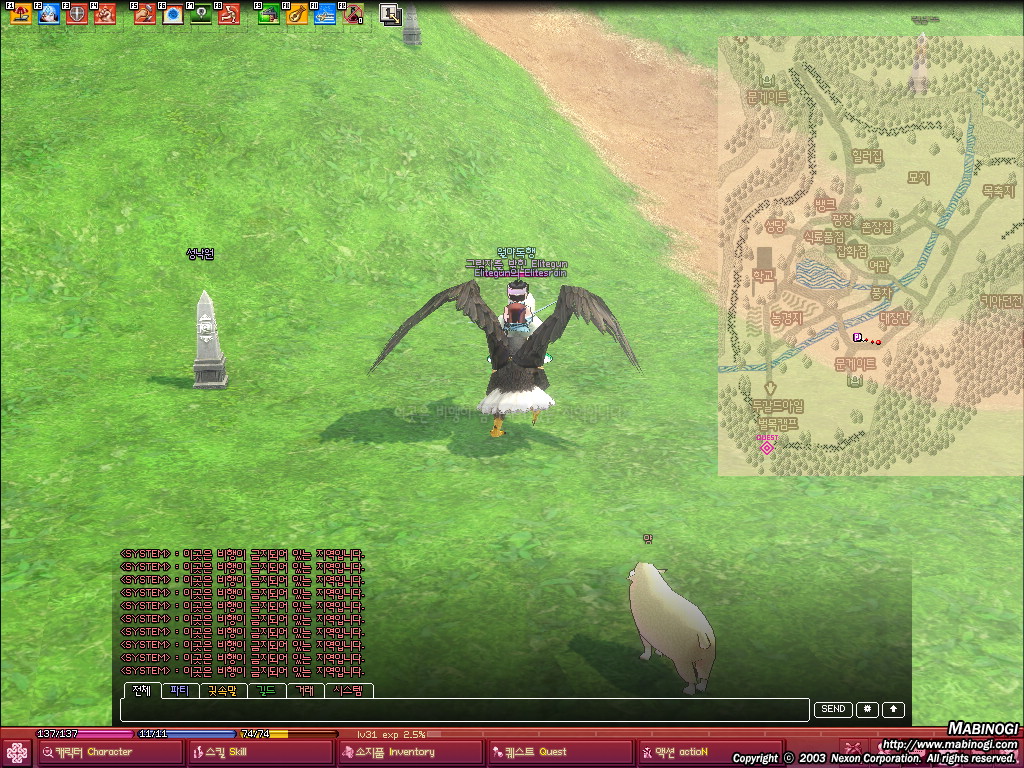Viewport: 1024px width, 768px height.
Task: Select the 귓속말 whisper chat tab
Action: point(223,690)
